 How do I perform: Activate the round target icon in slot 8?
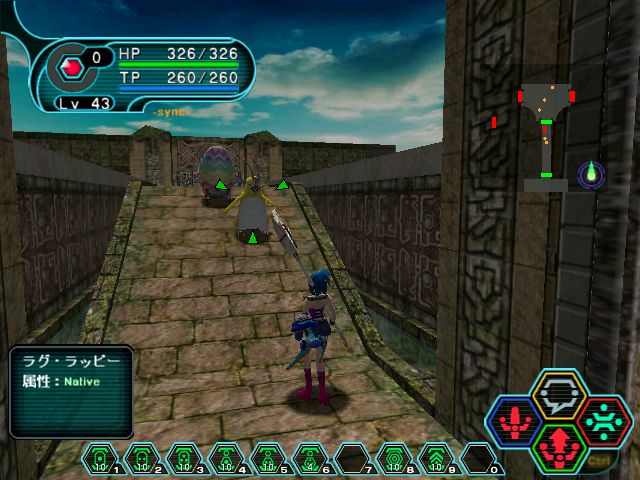point(394,461)
